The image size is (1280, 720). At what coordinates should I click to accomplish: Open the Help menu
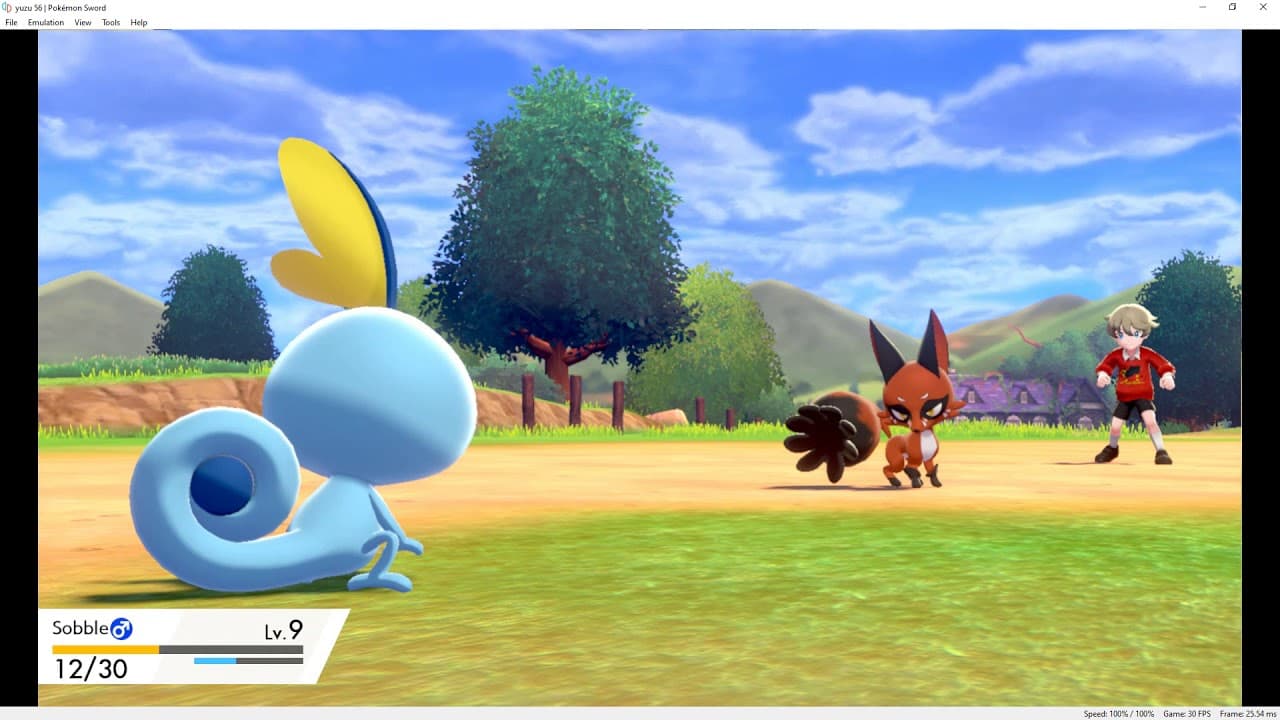click(138, 22)
